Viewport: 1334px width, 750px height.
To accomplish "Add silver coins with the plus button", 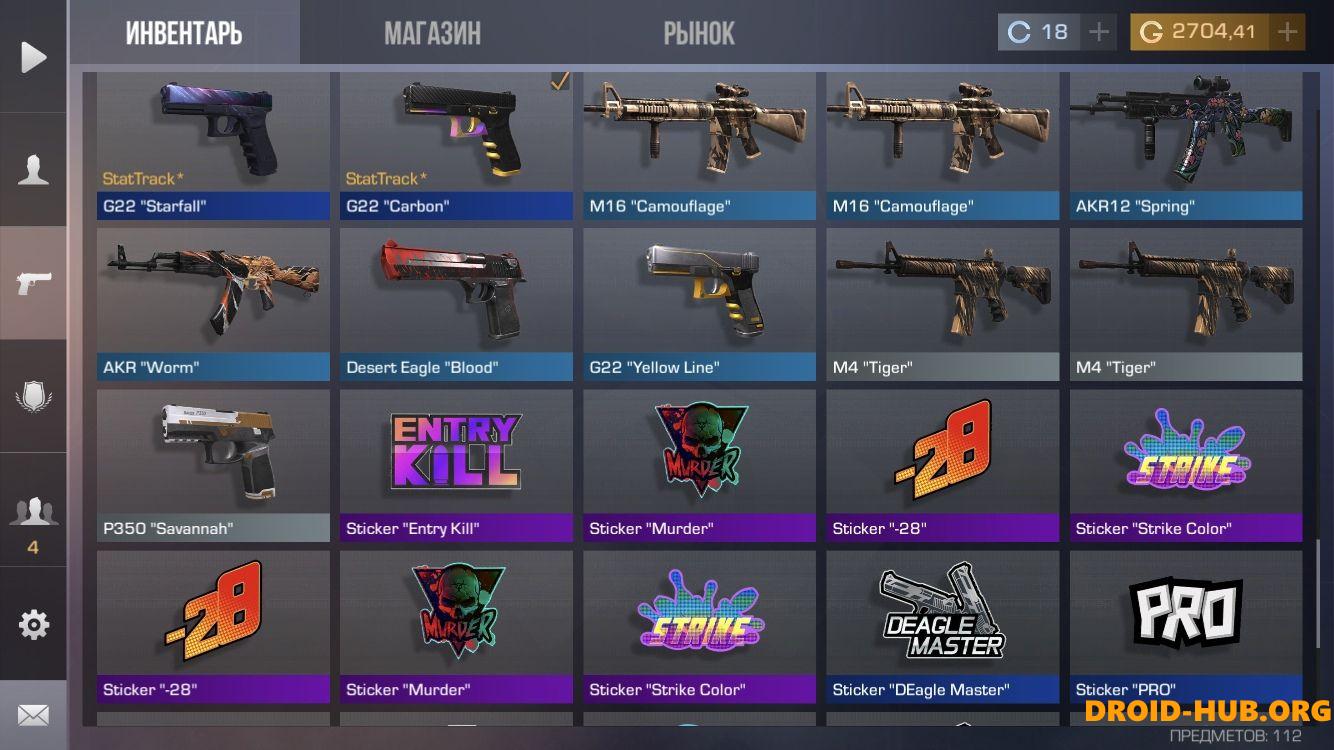I will (1099, 32).
